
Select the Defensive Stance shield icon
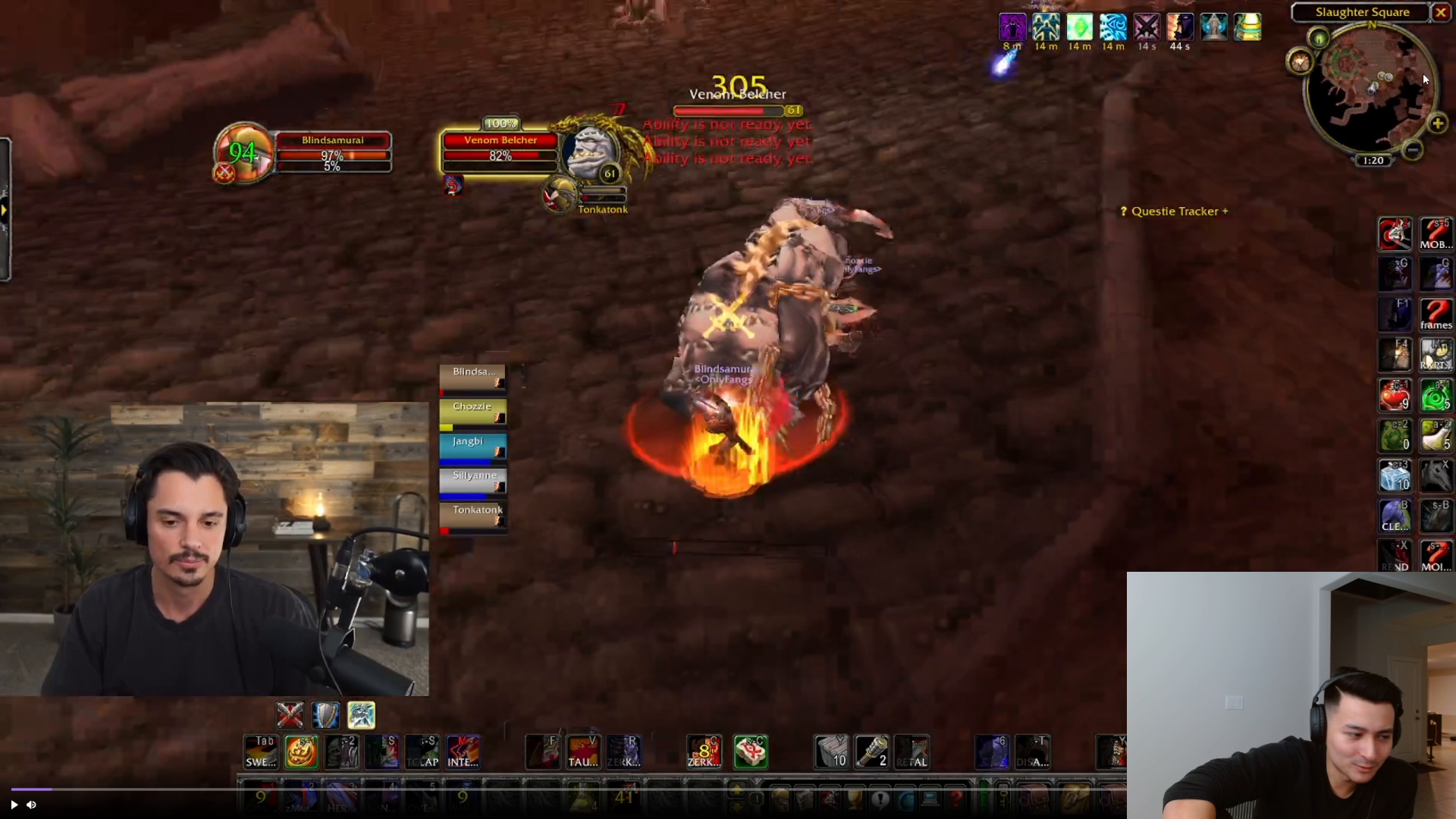[325, 714]
